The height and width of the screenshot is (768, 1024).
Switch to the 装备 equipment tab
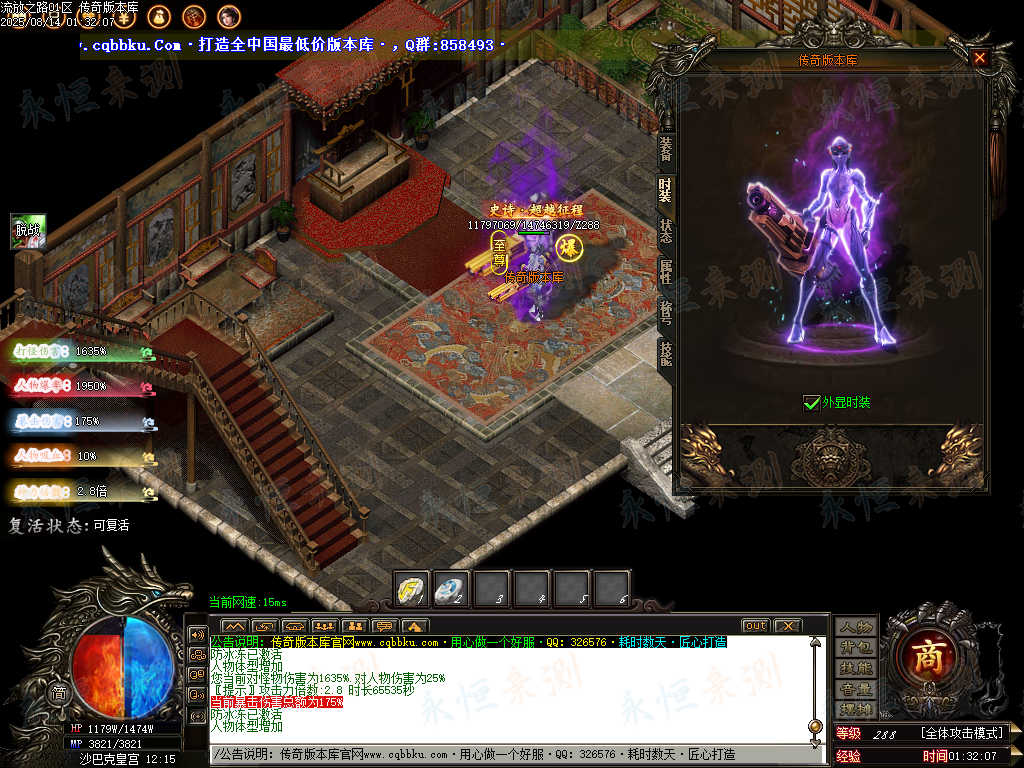pyautogui.click(x=665, y=149)
